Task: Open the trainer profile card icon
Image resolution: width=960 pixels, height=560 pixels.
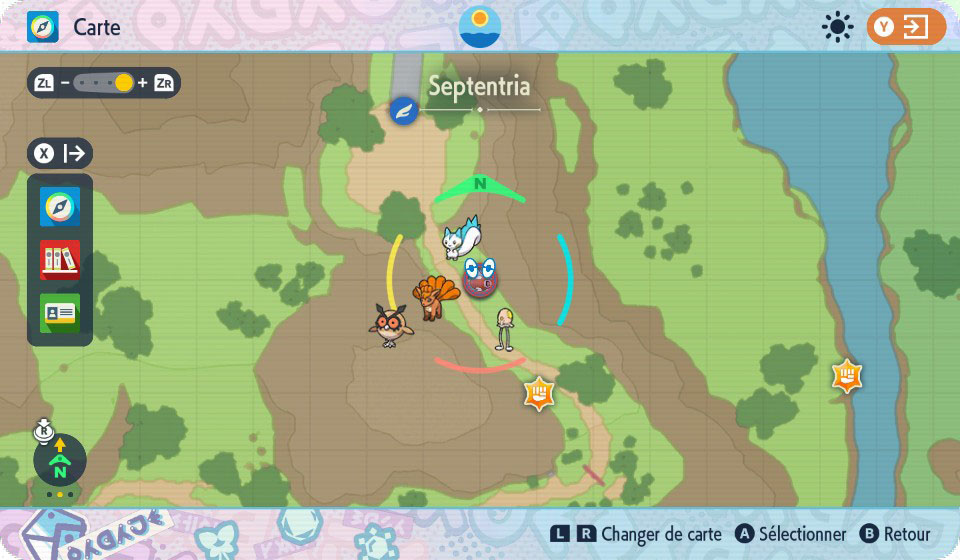Action: 60,313
